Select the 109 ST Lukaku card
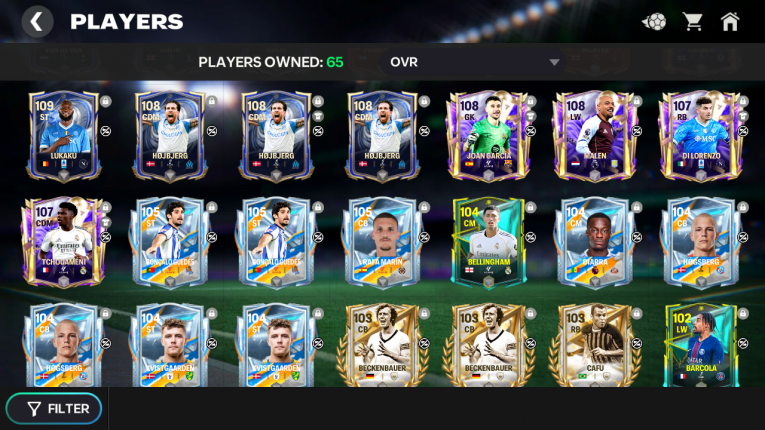This screenshot has width=765, height=430. point(63,135)
